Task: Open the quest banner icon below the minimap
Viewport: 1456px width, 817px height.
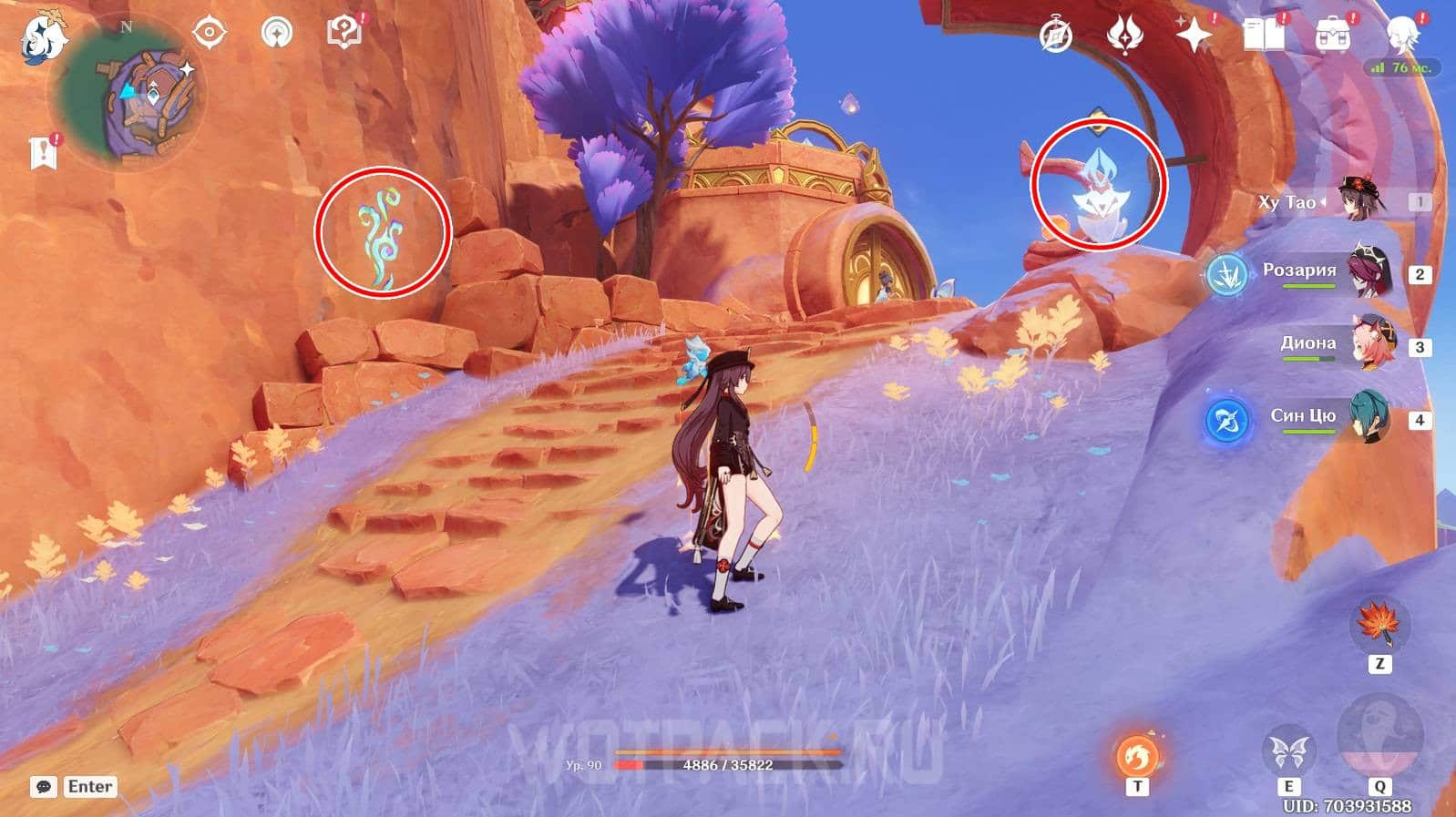Action: [x=44, y=153]
